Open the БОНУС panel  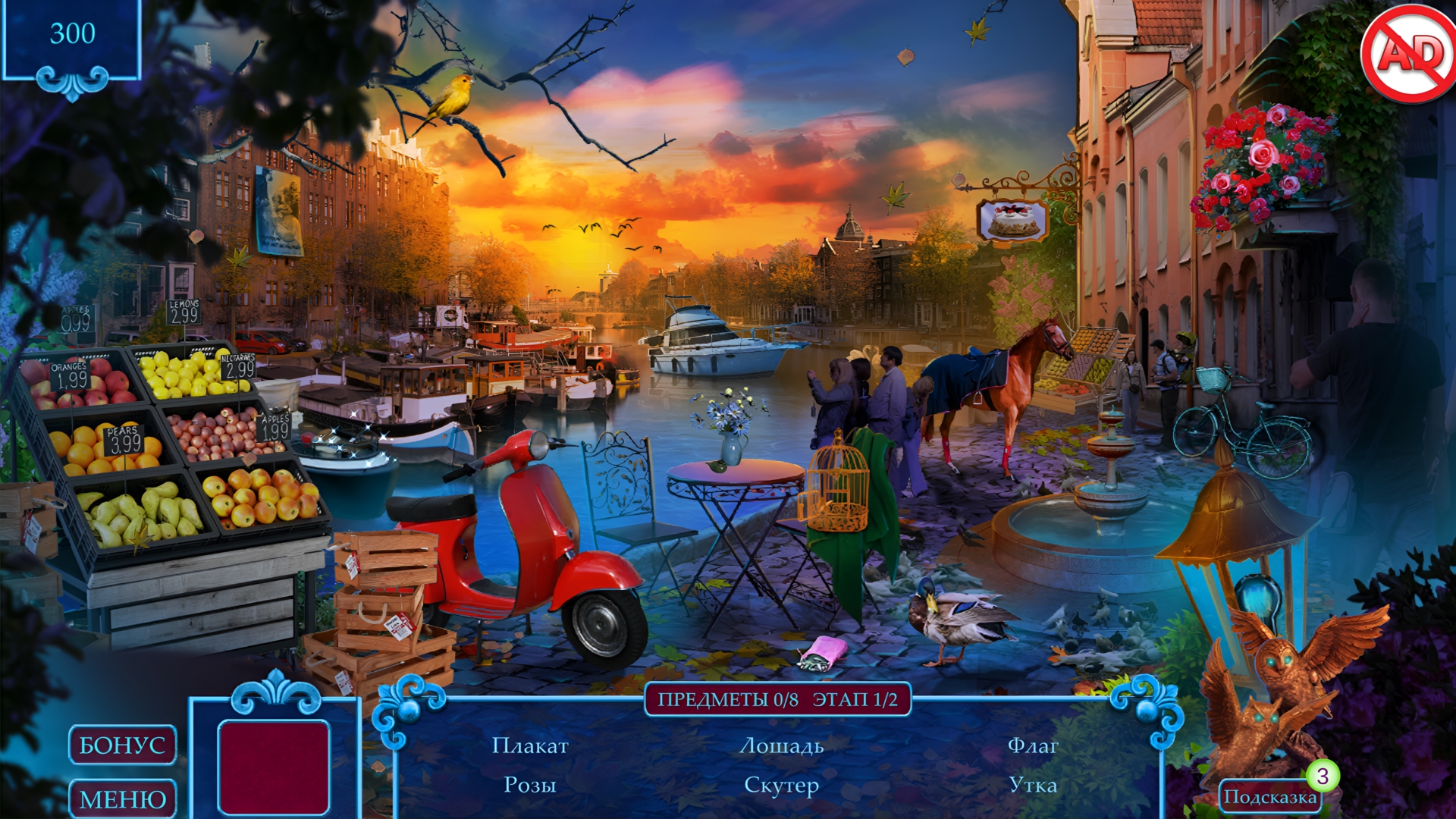point(123,745)
